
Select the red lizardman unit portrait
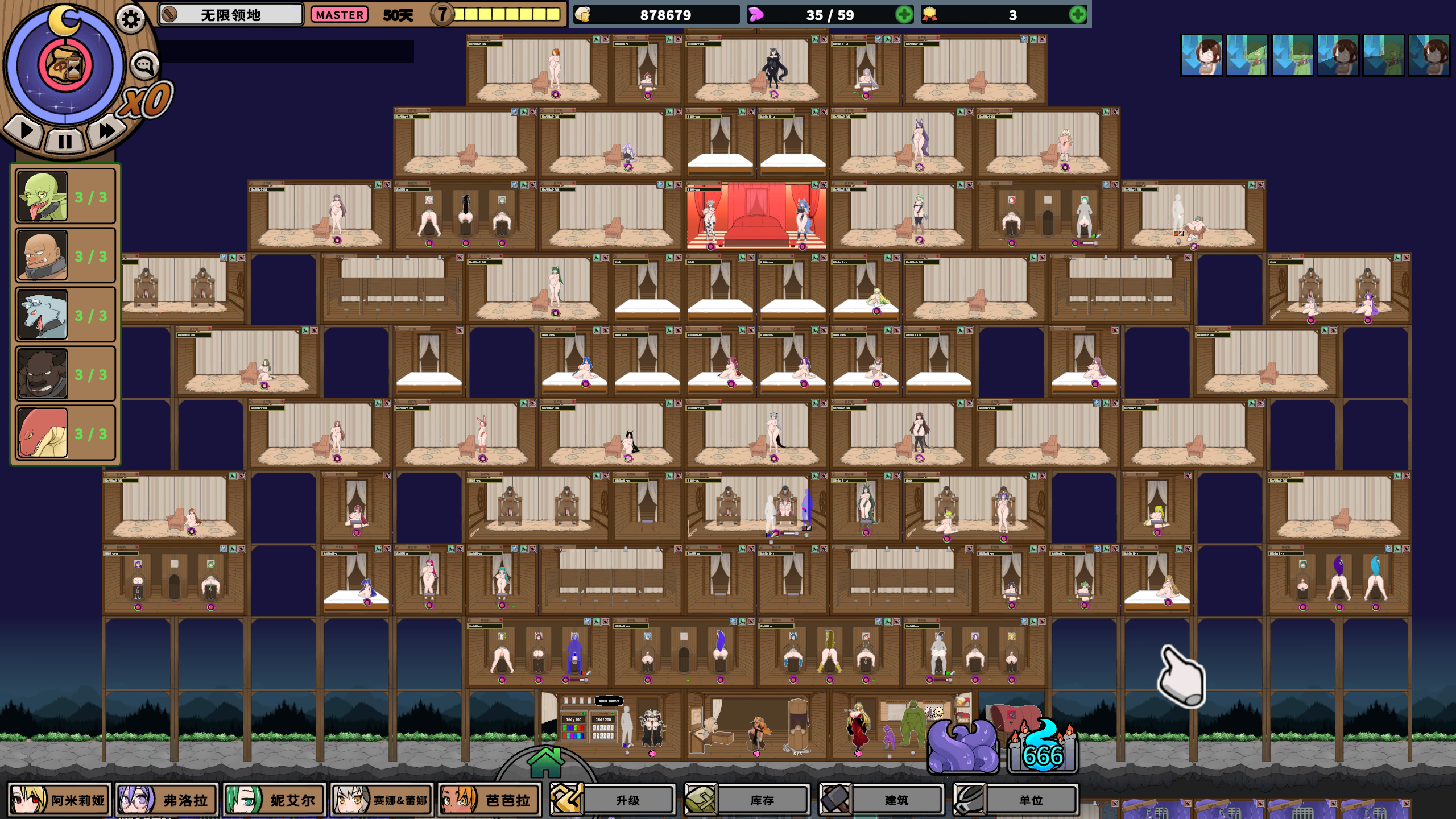(43, 433)
